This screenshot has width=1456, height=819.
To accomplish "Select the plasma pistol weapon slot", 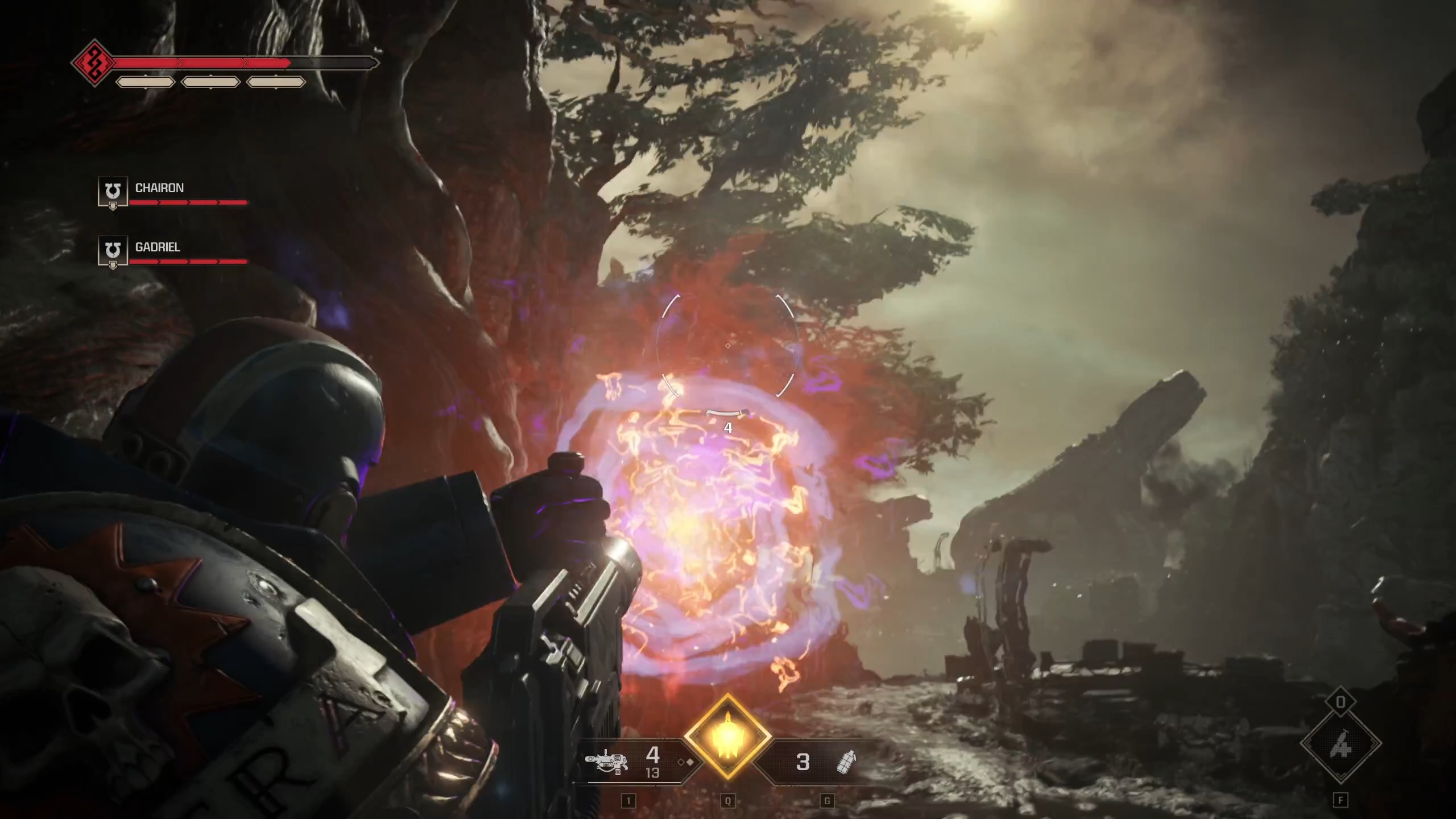I will click(607, 762).
